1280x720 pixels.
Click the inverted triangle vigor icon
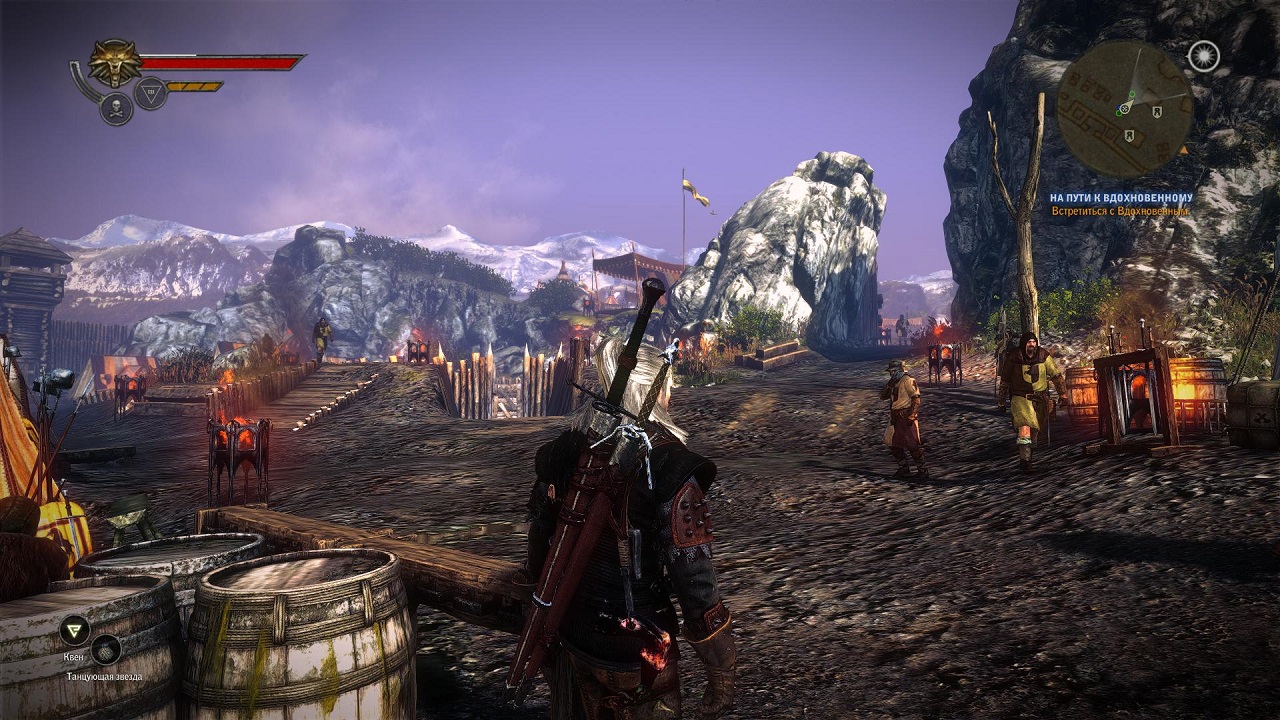150,93
